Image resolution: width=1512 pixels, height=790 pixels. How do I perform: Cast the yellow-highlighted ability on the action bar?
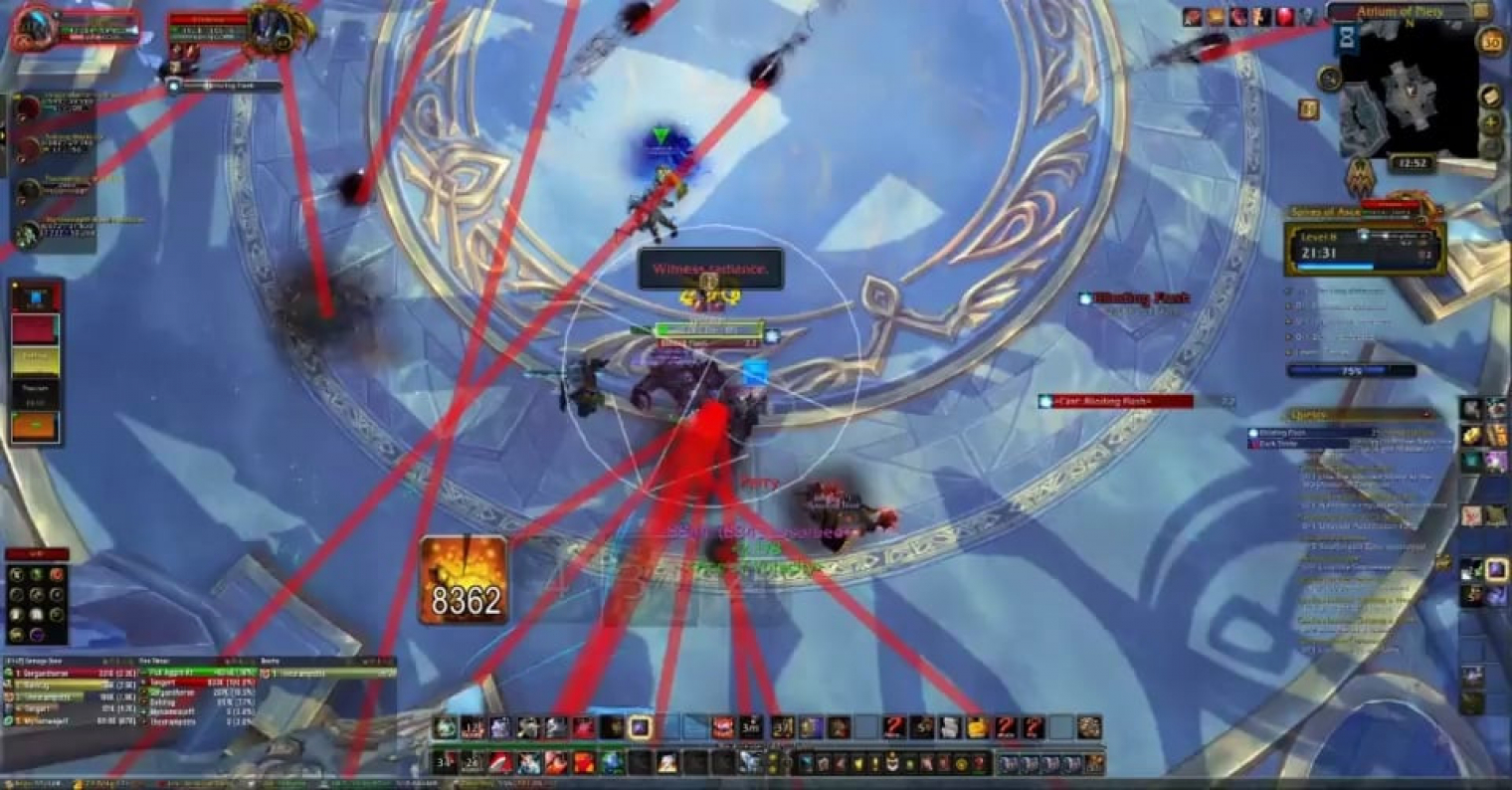(x=641, y=728)
